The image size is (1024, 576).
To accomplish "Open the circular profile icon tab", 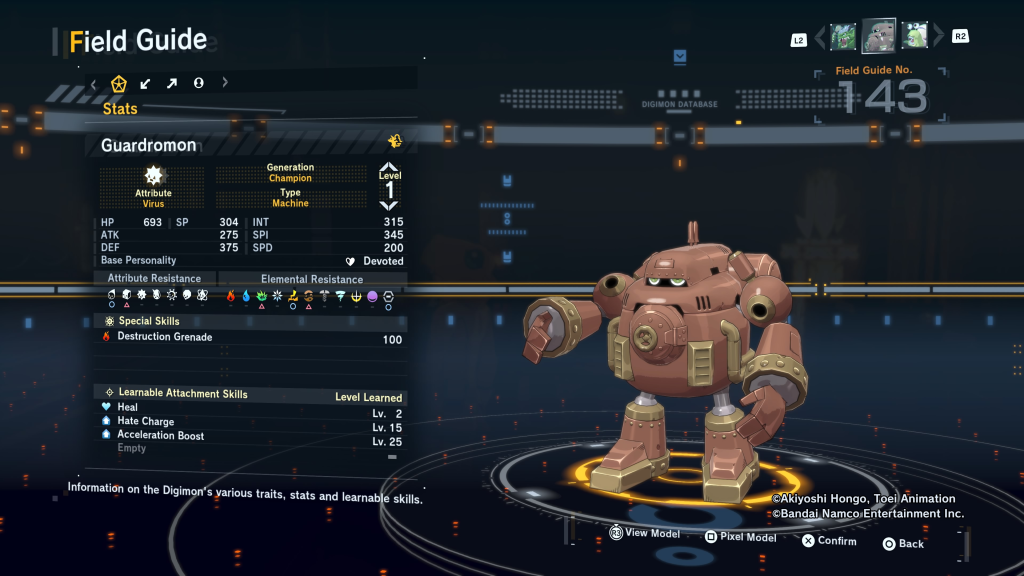I will coord(198,83).
